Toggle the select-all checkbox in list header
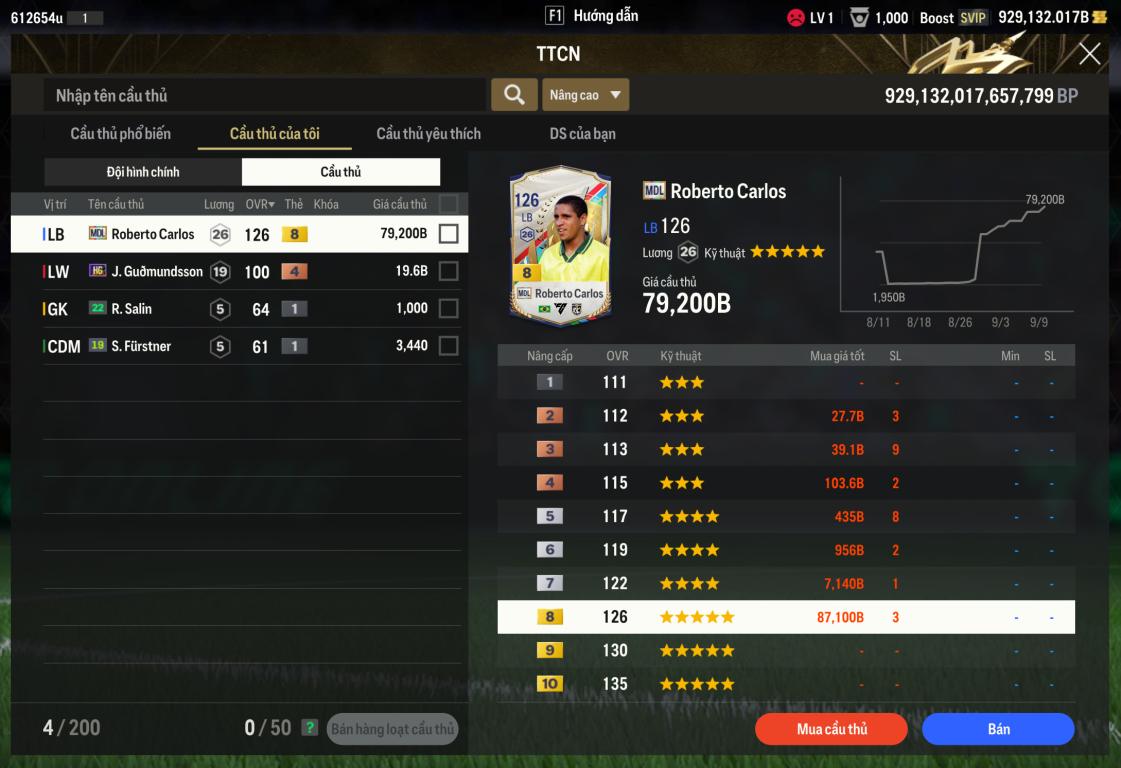 [448, 204]
